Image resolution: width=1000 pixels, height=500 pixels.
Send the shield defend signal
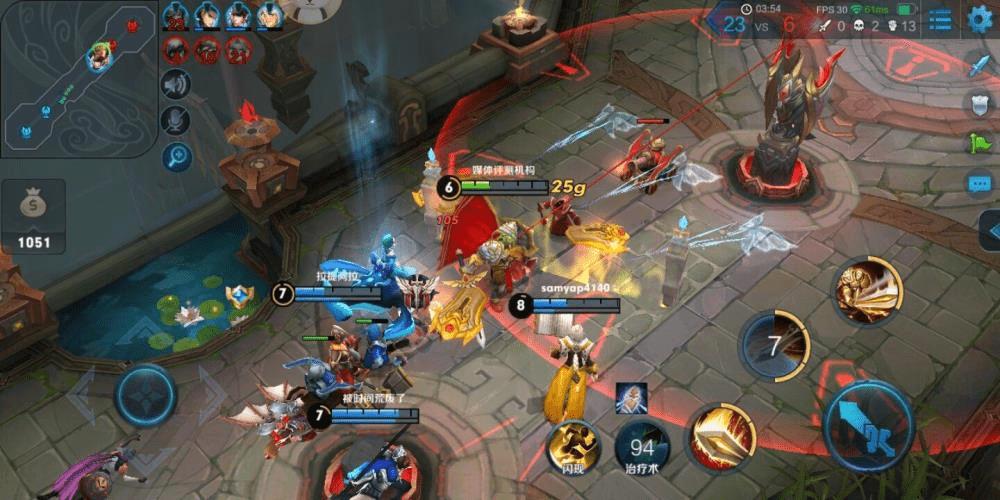(979, 104)
